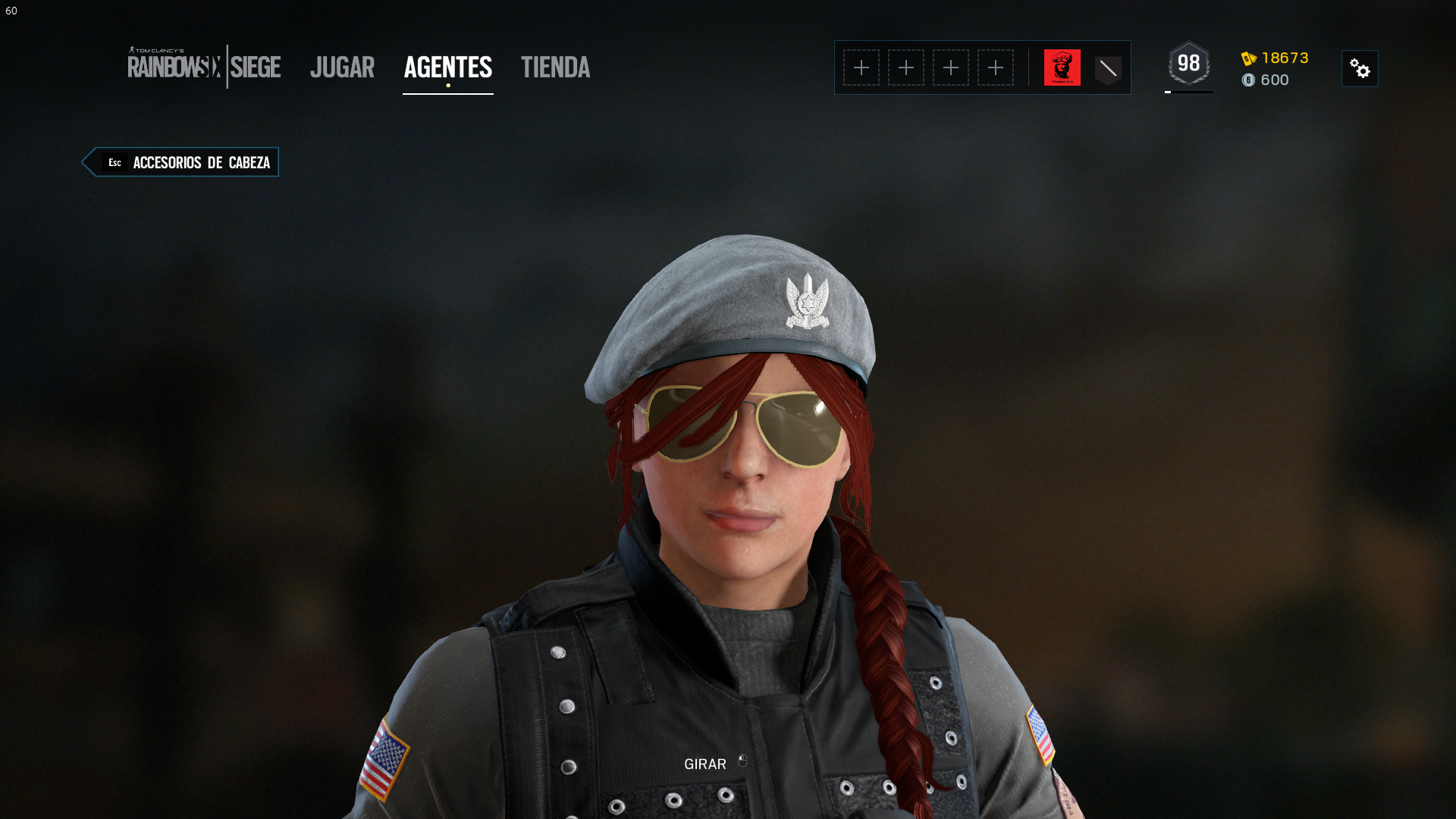The height and width of the screenshot is (819, 1456).
Task: Open the red player avatar profile
Action: click(x=1062, y=67)
